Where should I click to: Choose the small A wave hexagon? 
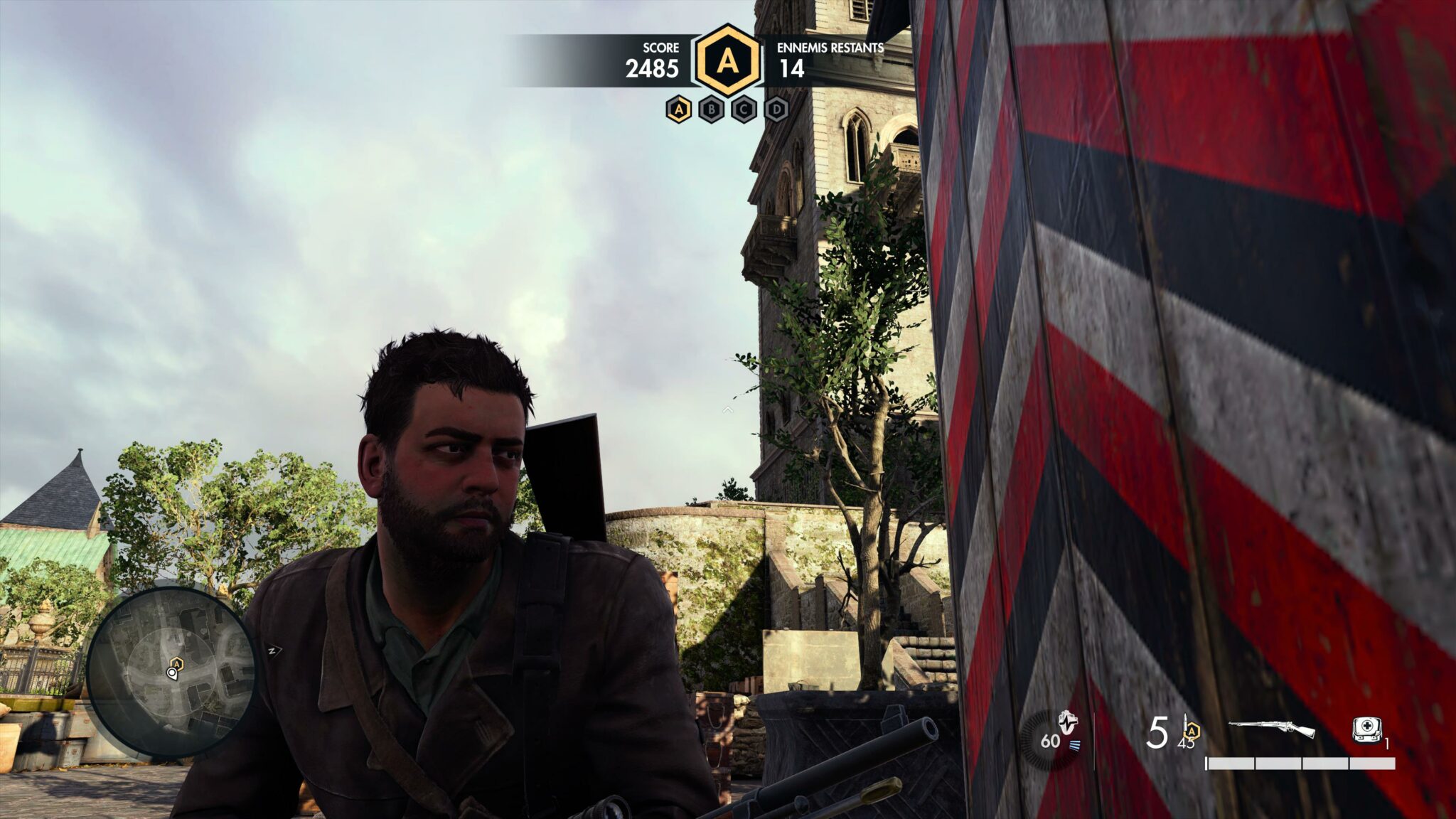click(679, 109)
